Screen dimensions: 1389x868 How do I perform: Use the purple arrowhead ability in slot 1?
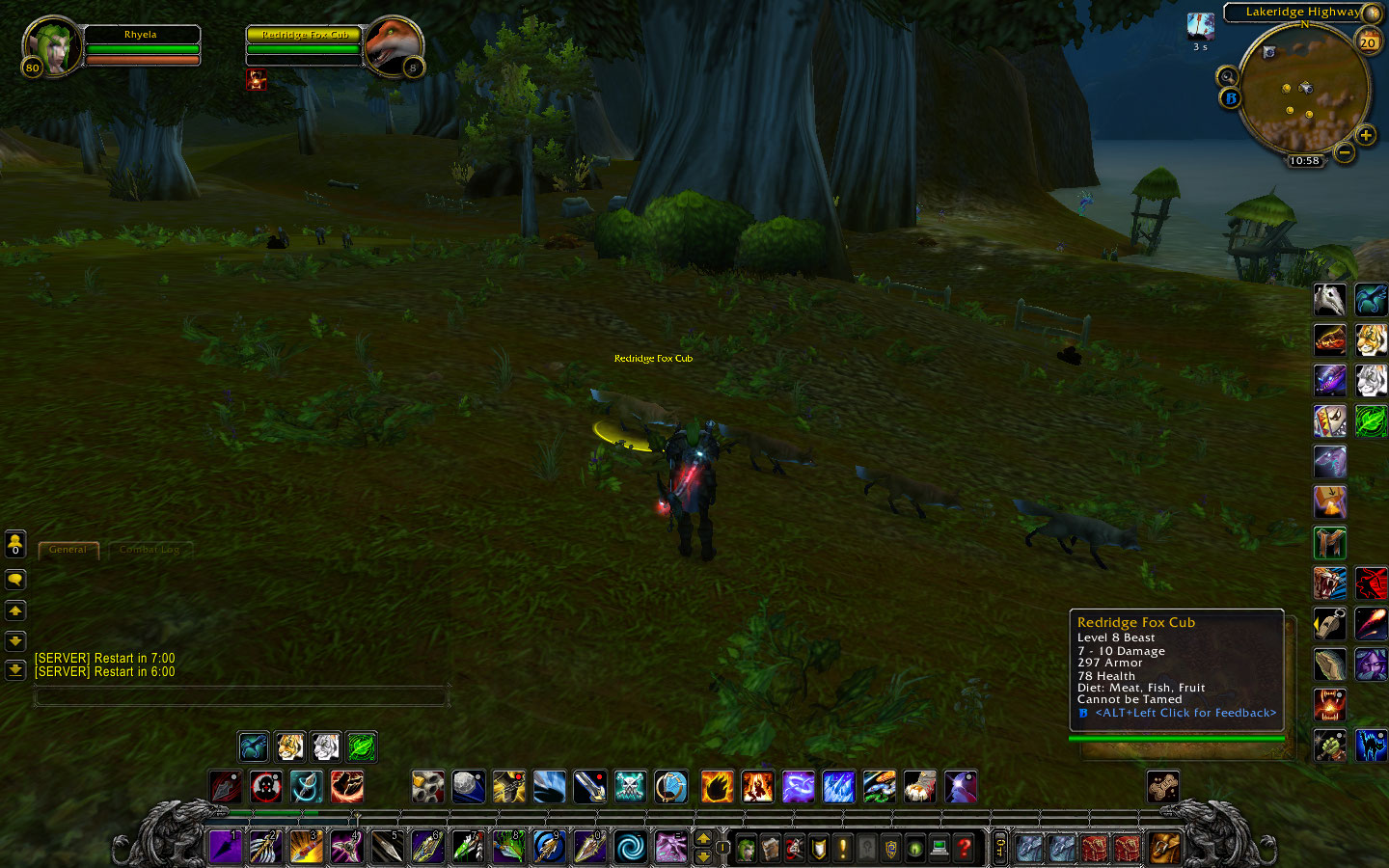[225, 848]
